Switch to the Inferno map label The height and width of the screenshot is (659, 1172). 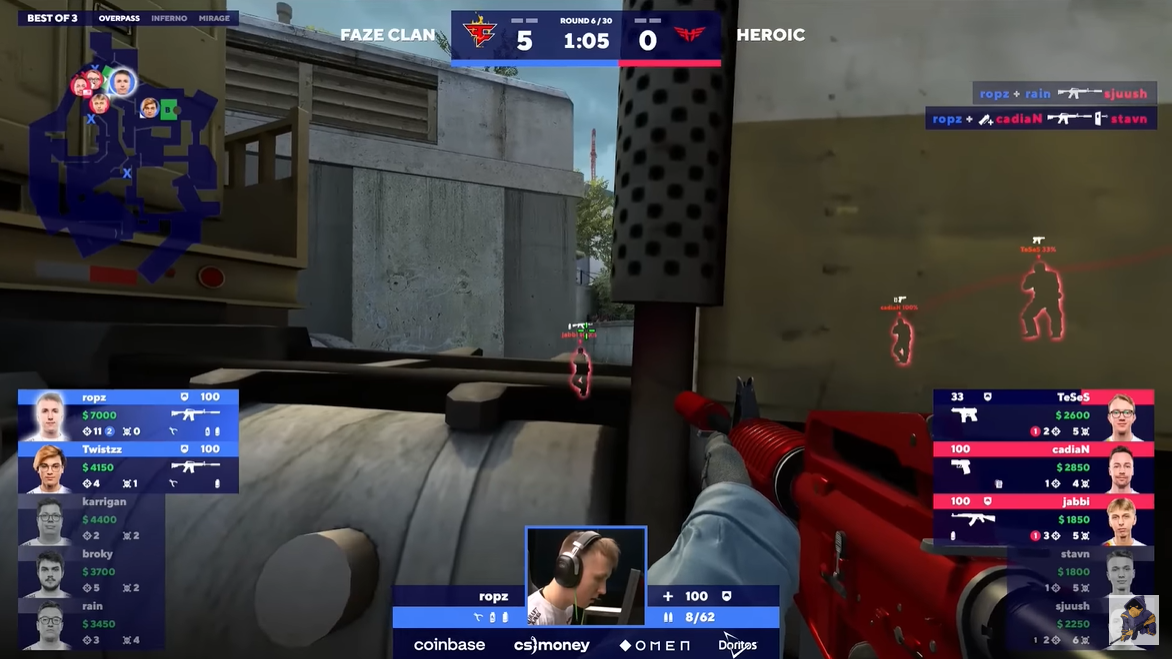169,19
